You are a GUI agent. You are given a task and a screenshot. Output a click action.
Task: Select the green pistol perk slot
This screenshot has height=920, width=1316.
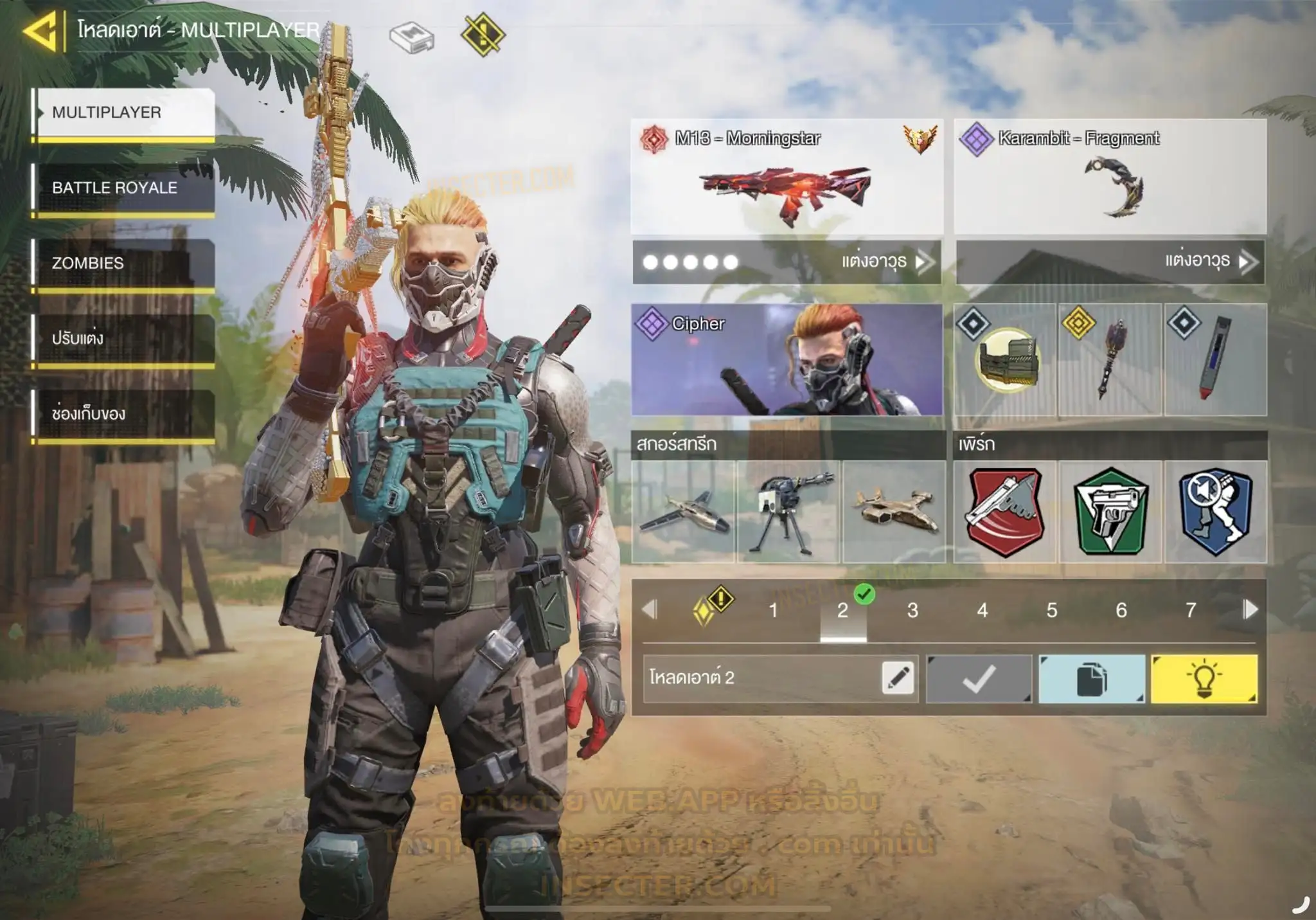tap(1110, 512)
